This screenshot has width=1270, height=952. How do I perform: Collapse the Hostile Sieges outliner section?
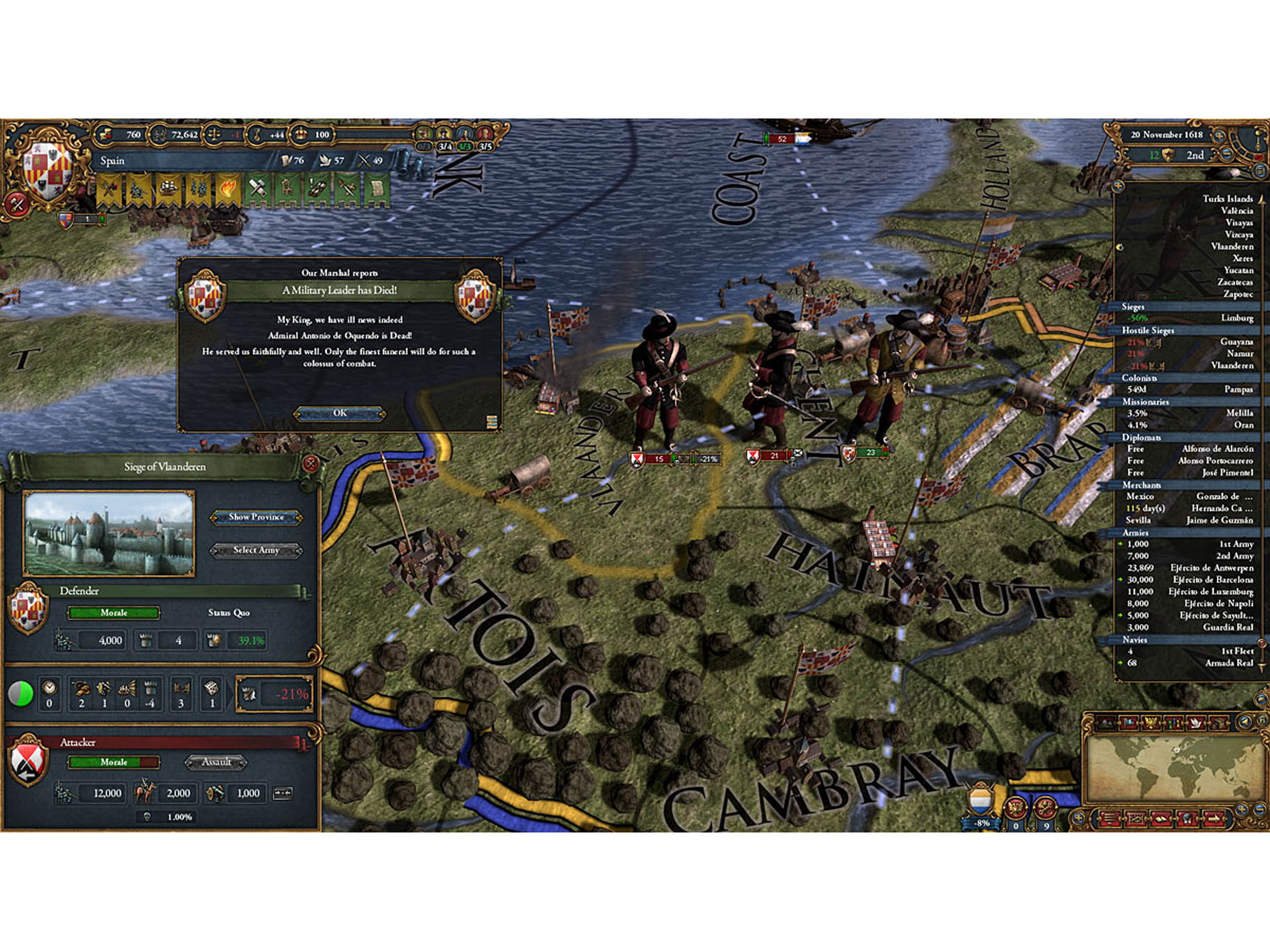coord(1148,331)
